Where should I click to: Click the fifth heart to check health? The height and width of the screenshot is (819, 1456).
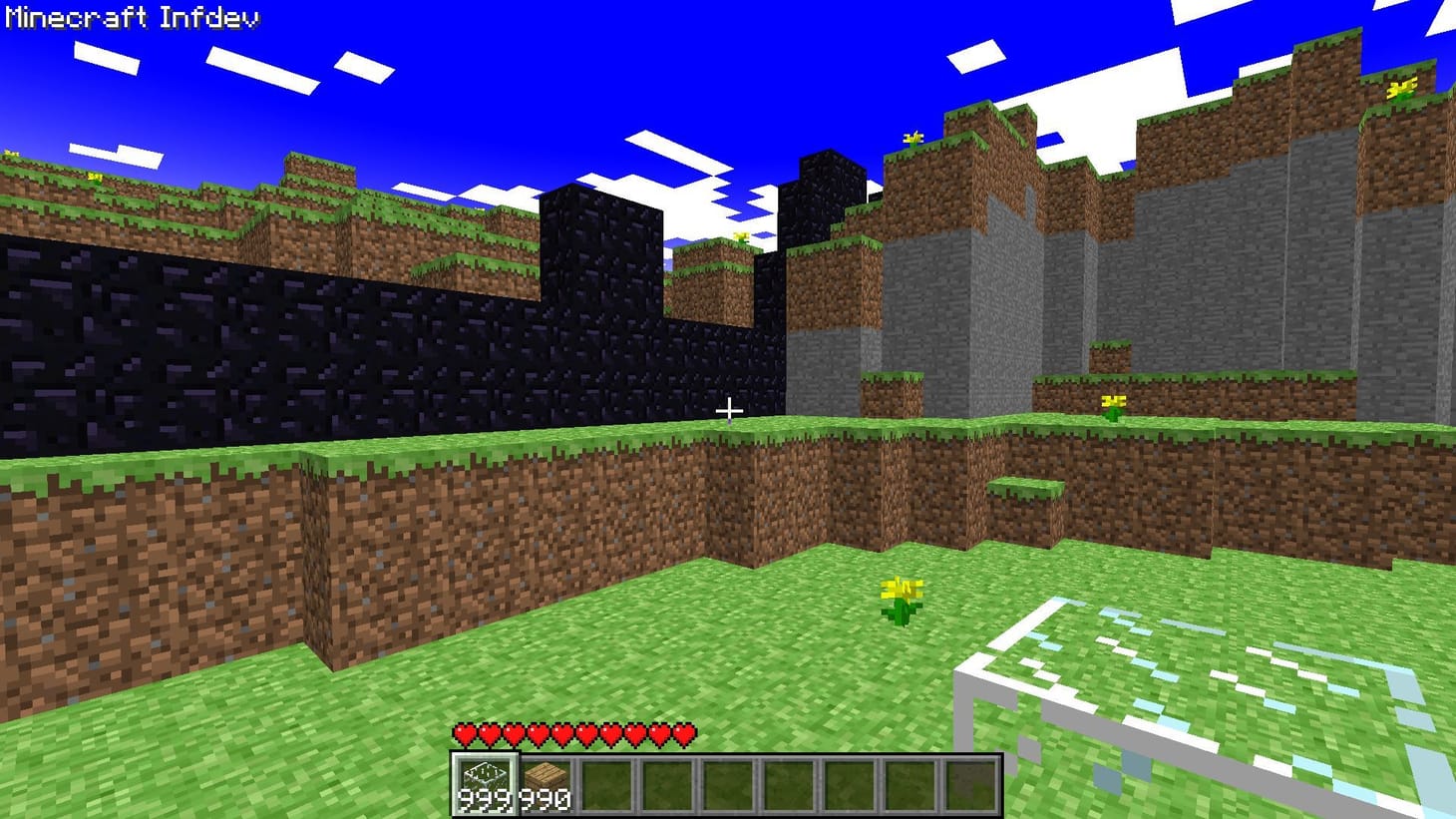point(562,732)
